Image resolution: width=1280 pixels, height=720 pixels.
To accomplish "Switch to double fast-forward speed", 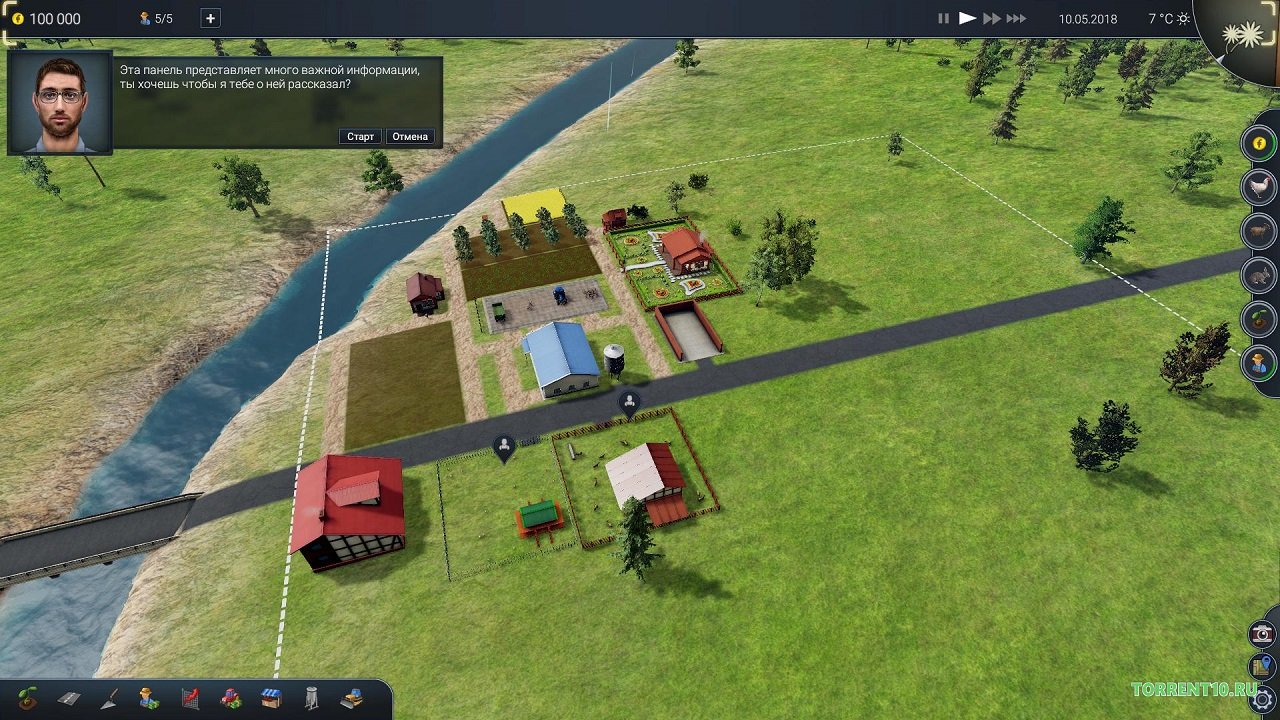I will (991, 18).
